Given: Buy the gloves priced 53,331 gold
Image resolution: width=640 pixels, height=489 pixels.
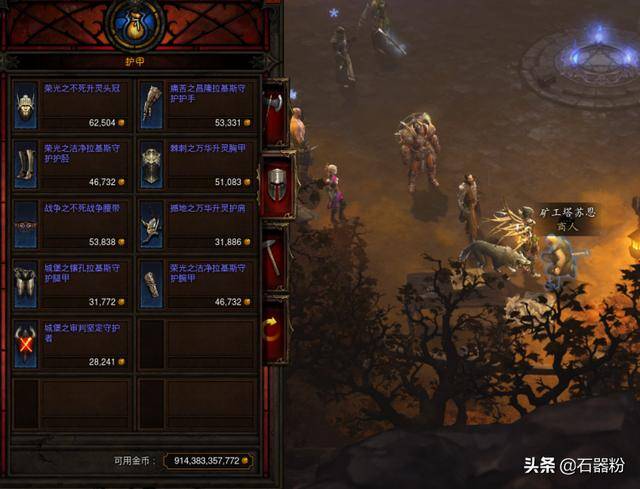Looking at the screenshot, I should 196,106.
